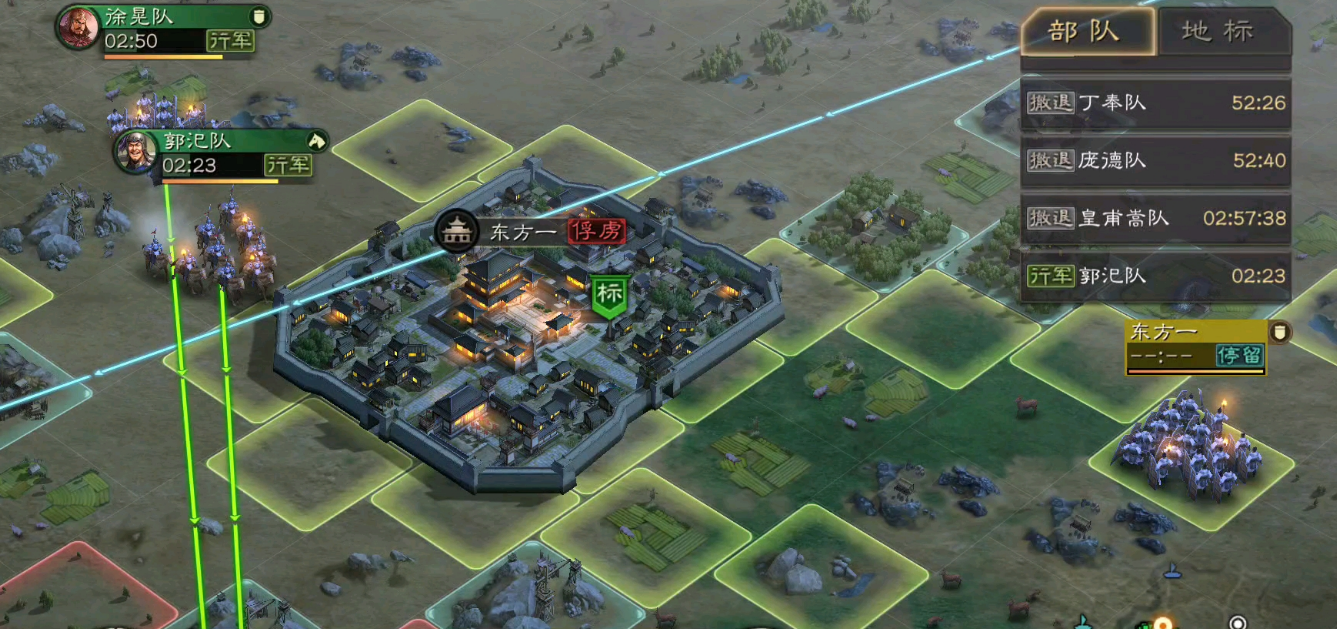The width and height of the screenshot is (1337, 629).
Task: Choose the 皇甫嵩队 troop row
Action: tap(1156, 218)
